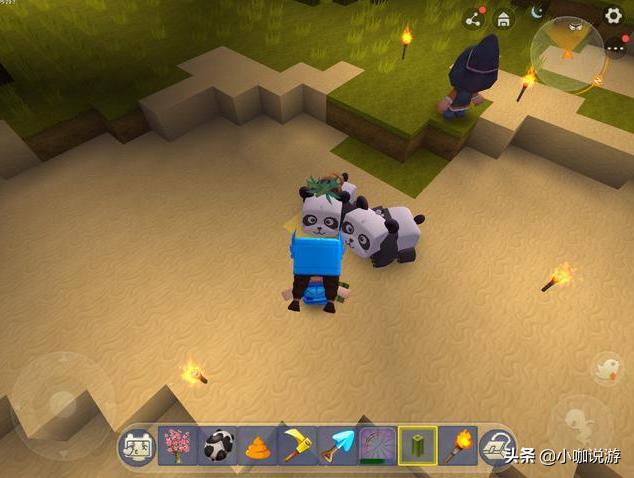Open the house-shaped home button

coord(504,18)
